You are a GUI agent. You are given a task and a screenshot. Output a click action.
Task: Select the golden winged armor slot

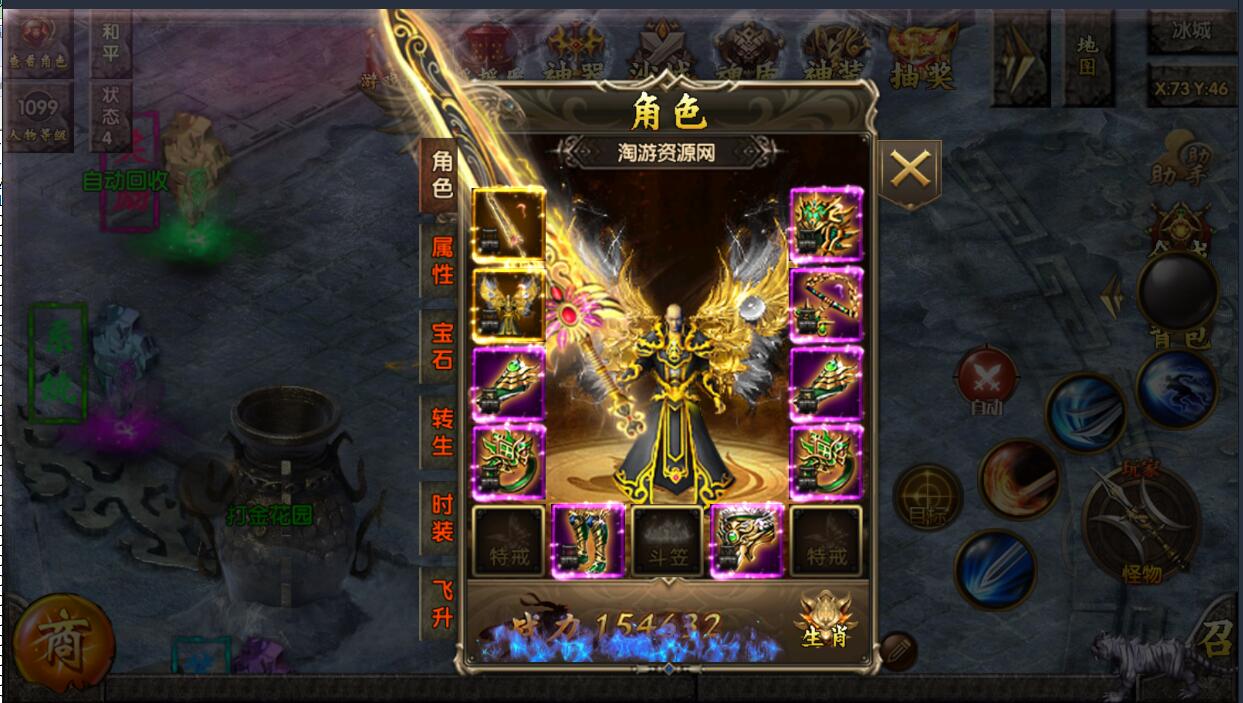tap(508, 303)
